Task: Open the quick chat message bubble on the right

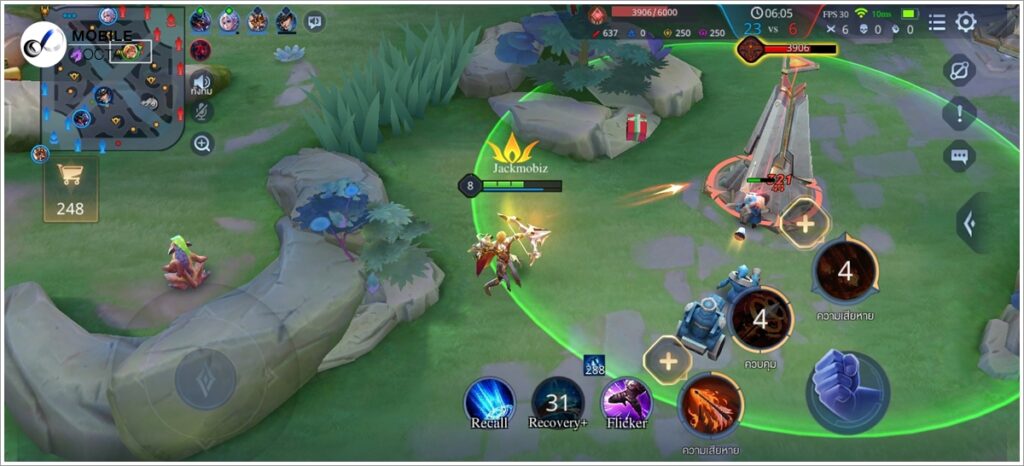Action: click(x=959, y=156)
